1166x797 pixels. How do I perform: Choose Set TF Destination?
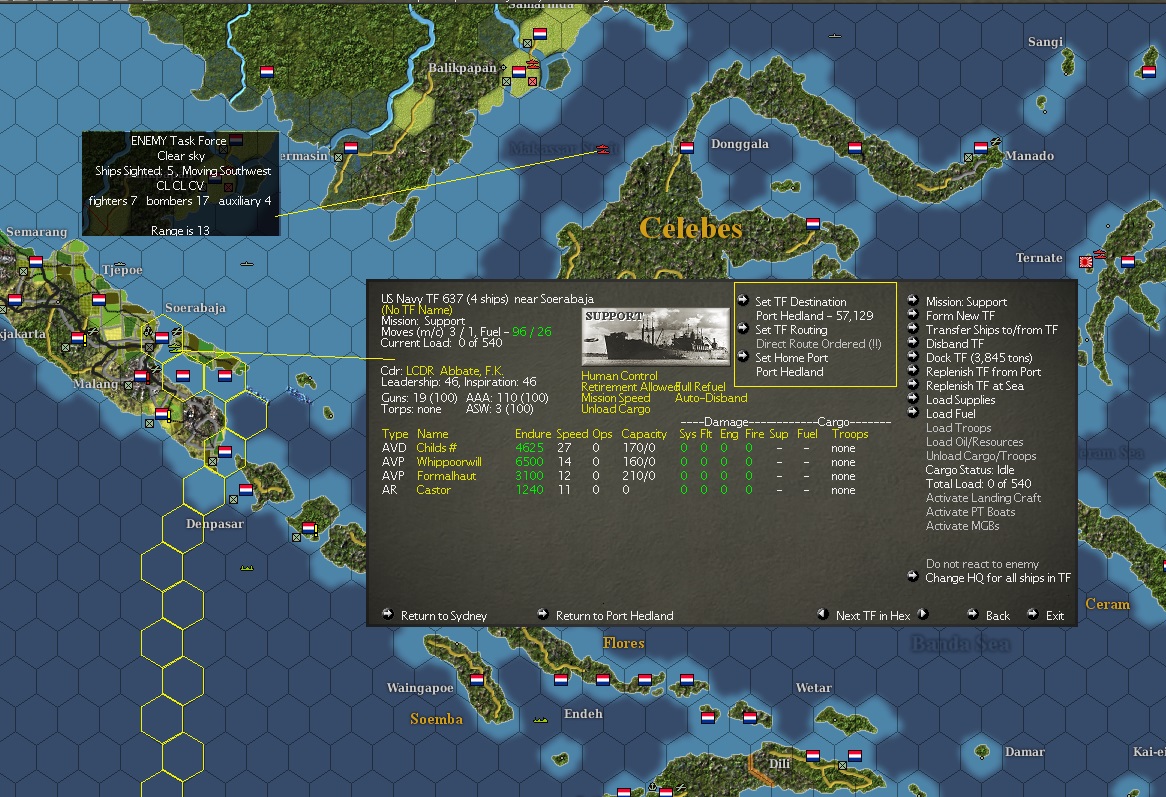pos(800,302)
